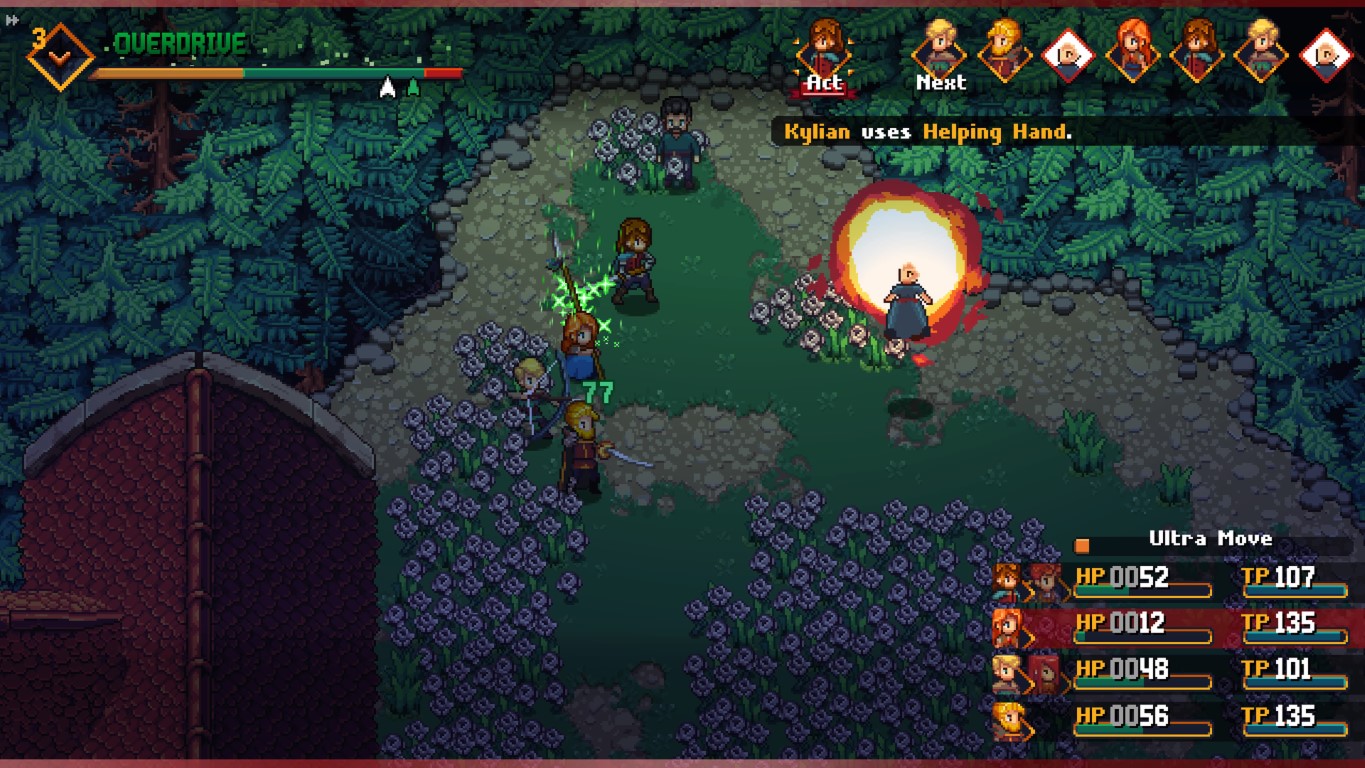Expand the Overdrive gauge arrow marker
The height and width of the screenshot is (768, 1365).
(x=387, y=87)
